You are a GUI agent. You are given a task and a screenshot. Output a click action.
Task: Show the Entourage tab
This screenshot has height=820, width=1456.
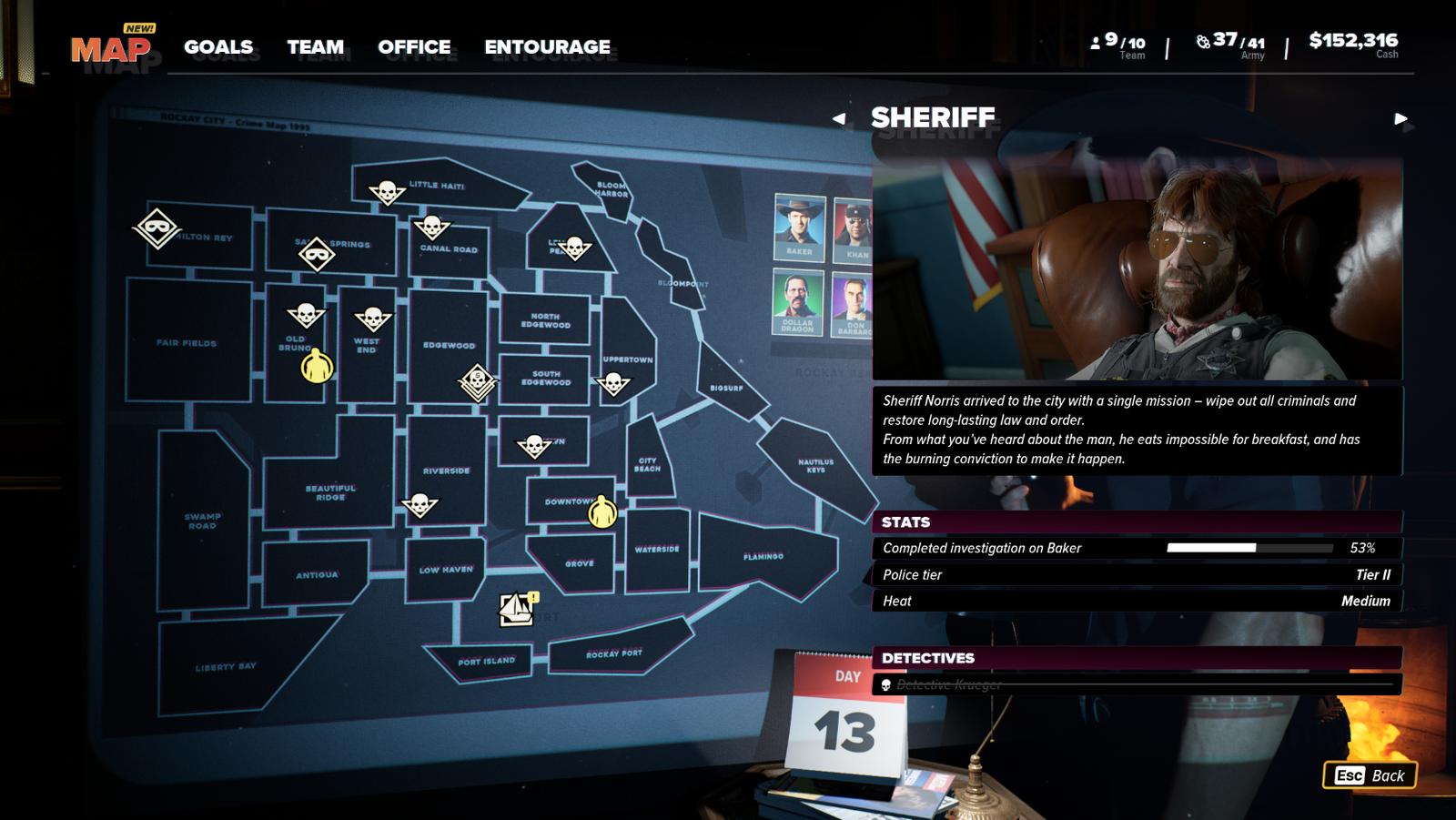(547, 46)
